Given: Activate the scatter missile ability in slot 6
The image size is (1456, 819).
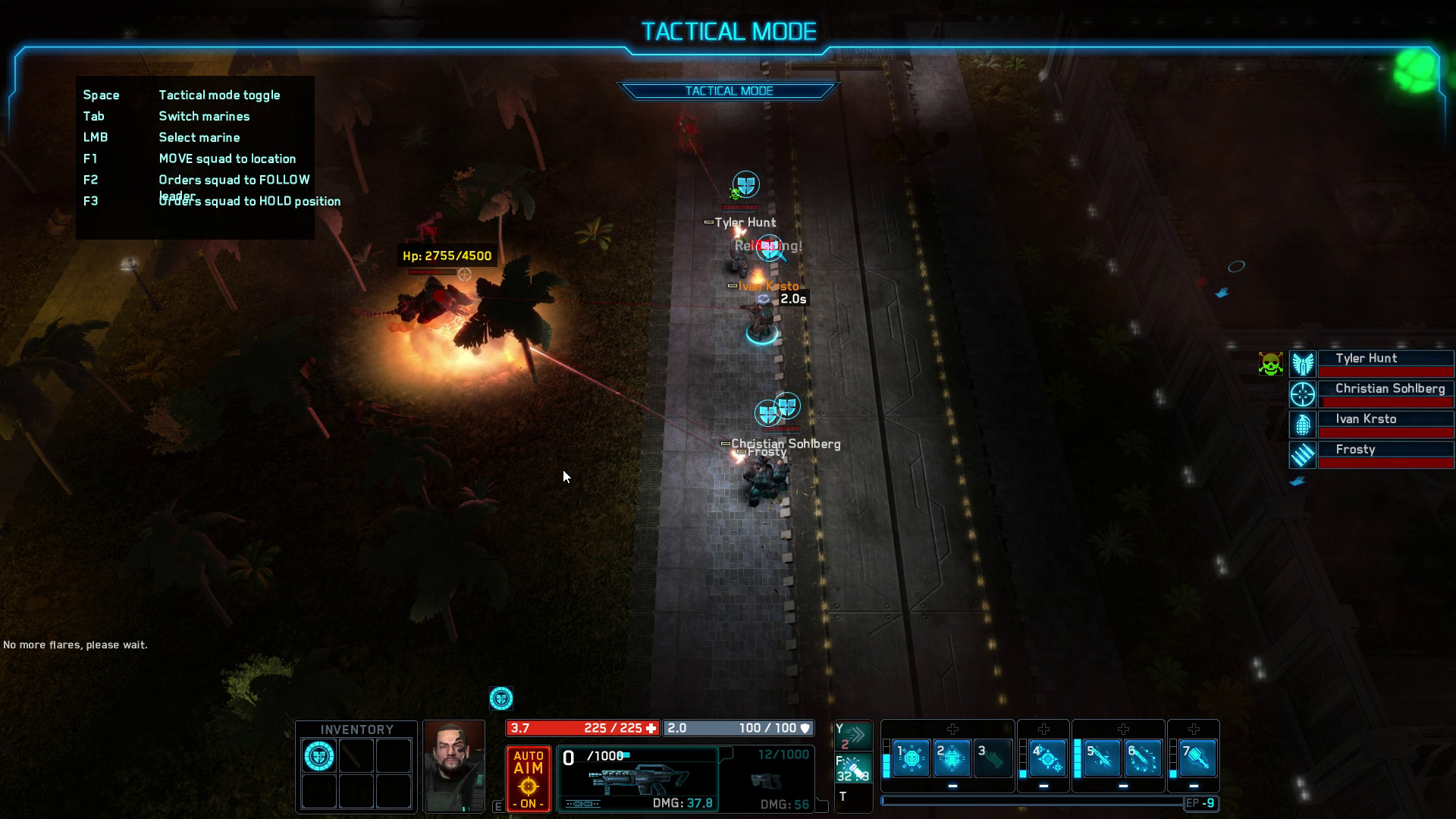Looking at the screenshot, I should tap(1142, 757).
